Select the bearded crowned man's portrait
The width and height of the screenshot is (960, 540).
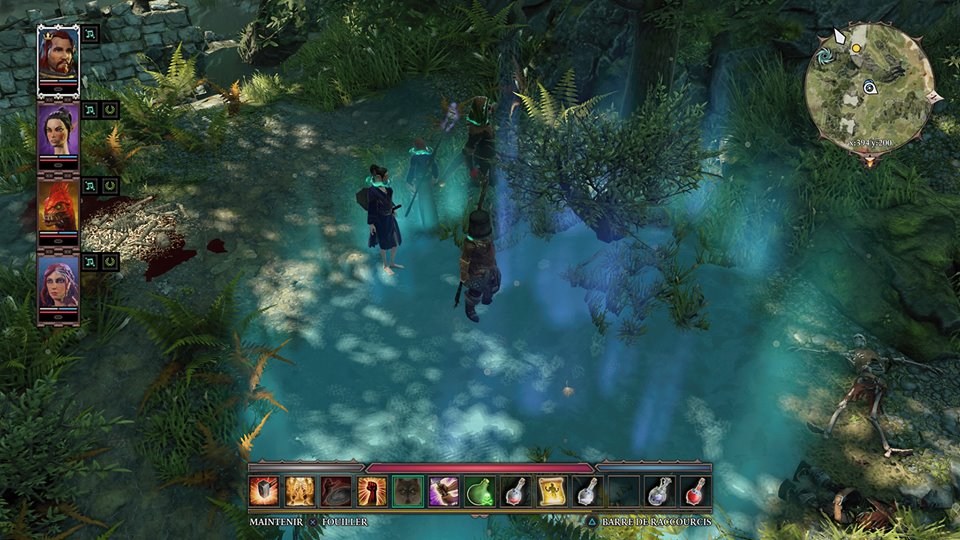(58, 58)
